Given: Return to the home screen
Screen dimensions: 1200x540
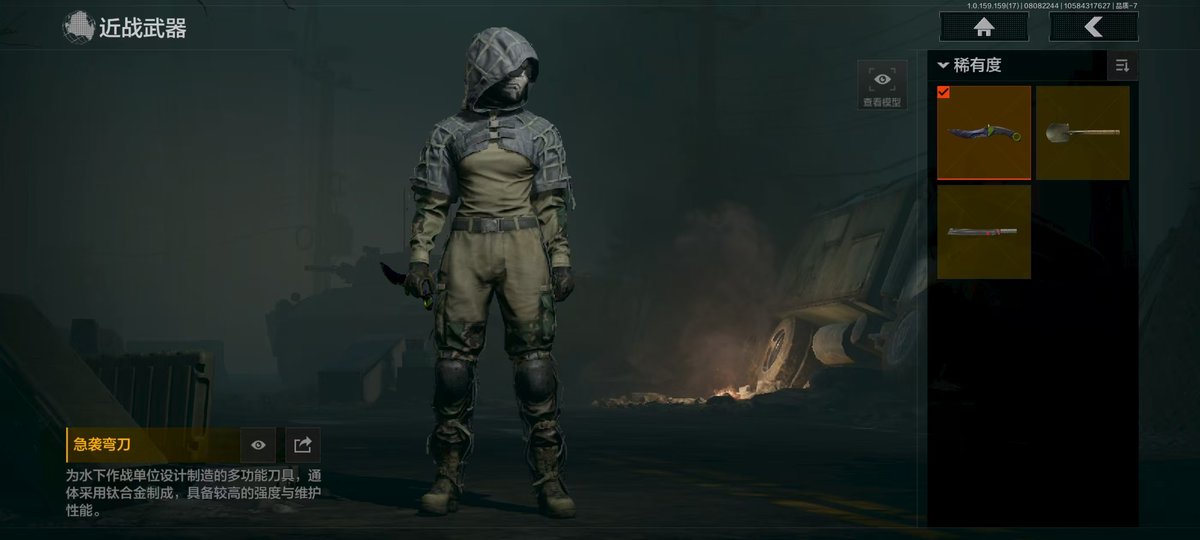Looking at the screenshot, I should pyautogui.click(x=983, y=27).
